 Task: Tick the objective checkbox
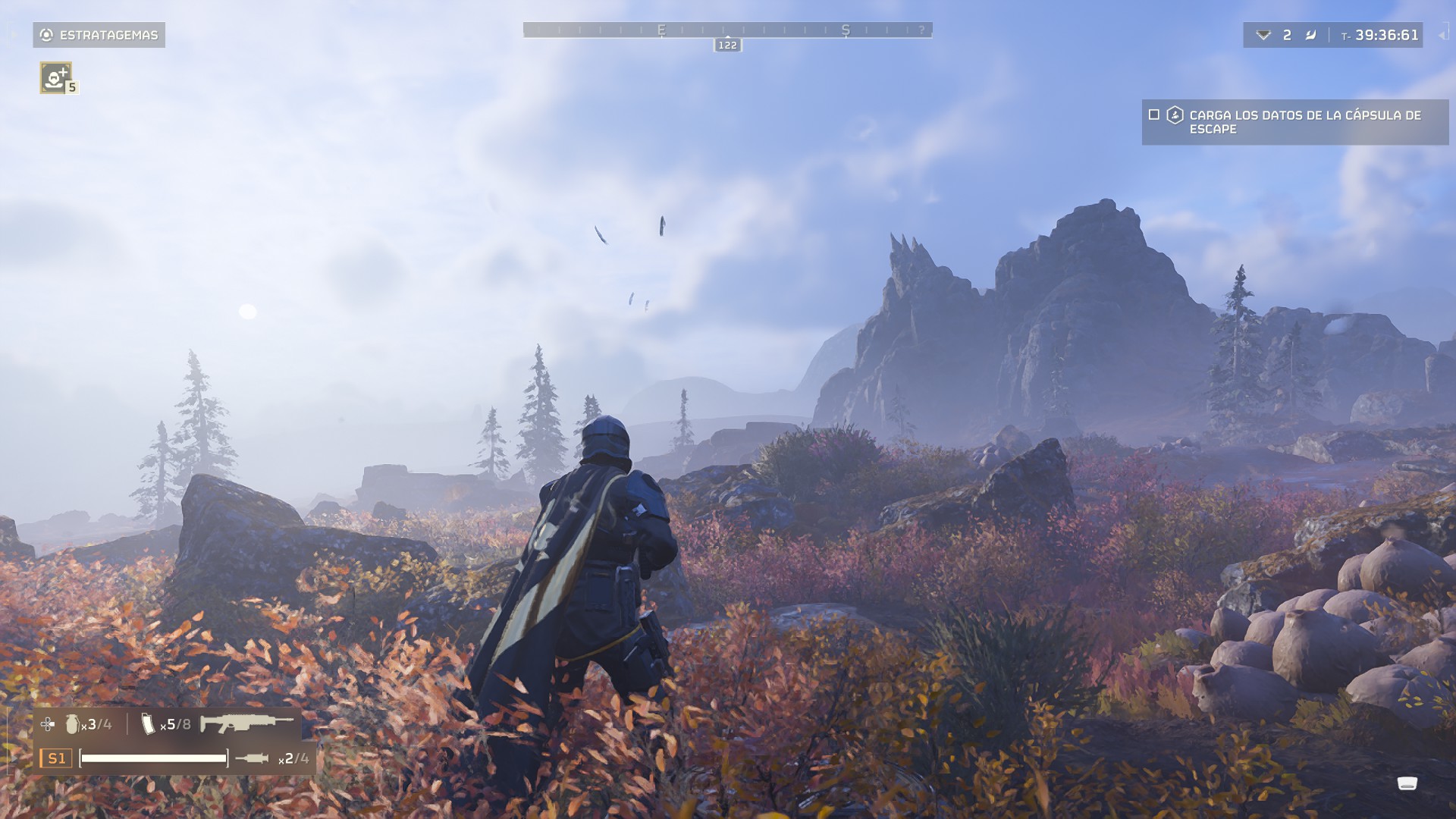click(1154, 115)
